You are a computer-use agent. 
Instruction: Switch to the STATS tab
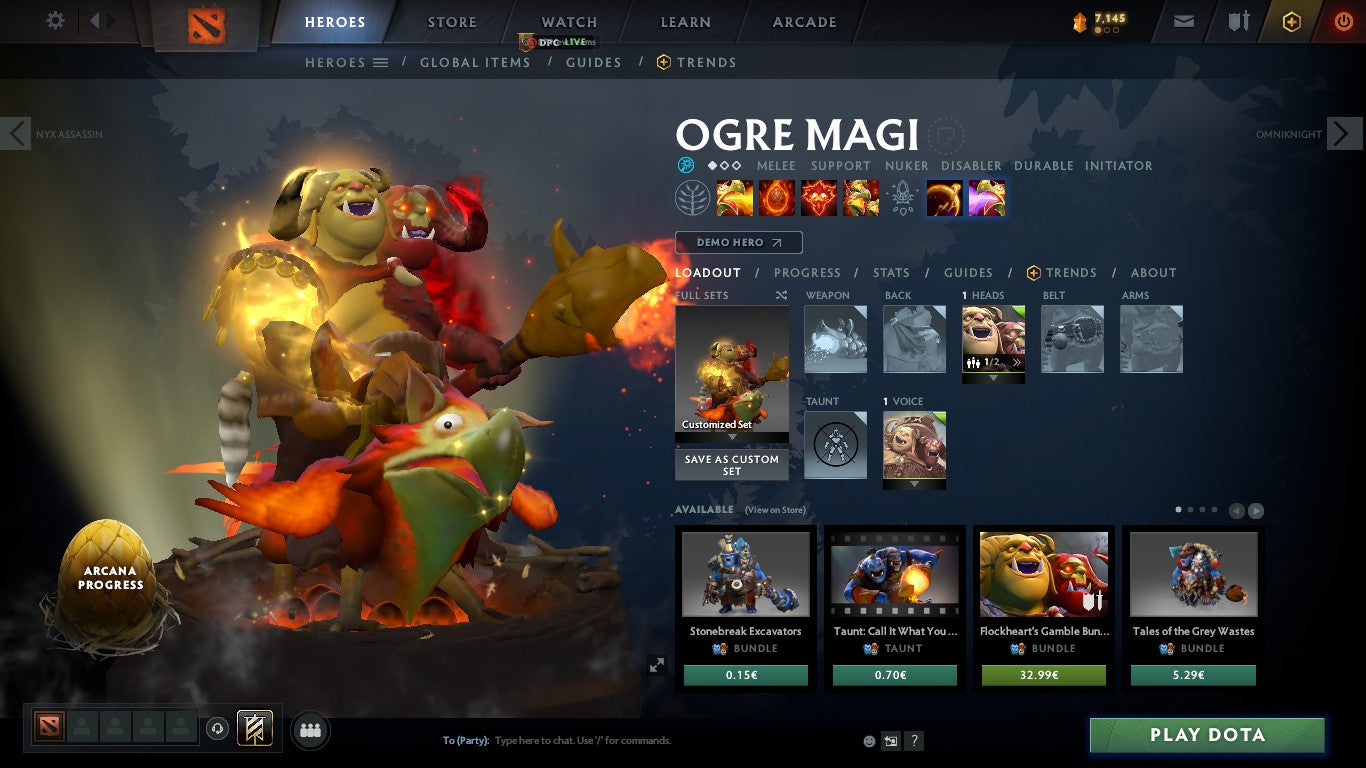890,272
